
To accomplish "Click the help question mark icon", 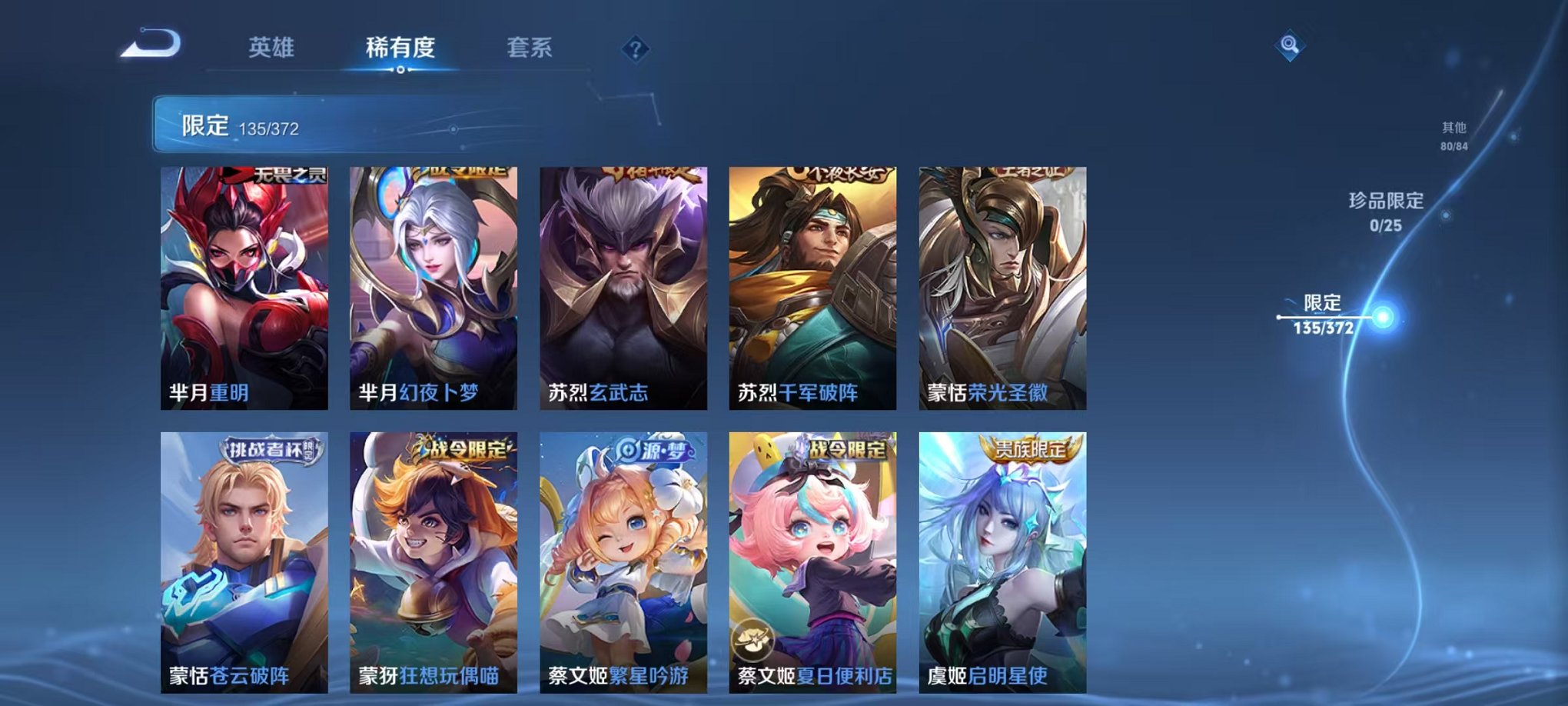I will (x=634, y=49).
